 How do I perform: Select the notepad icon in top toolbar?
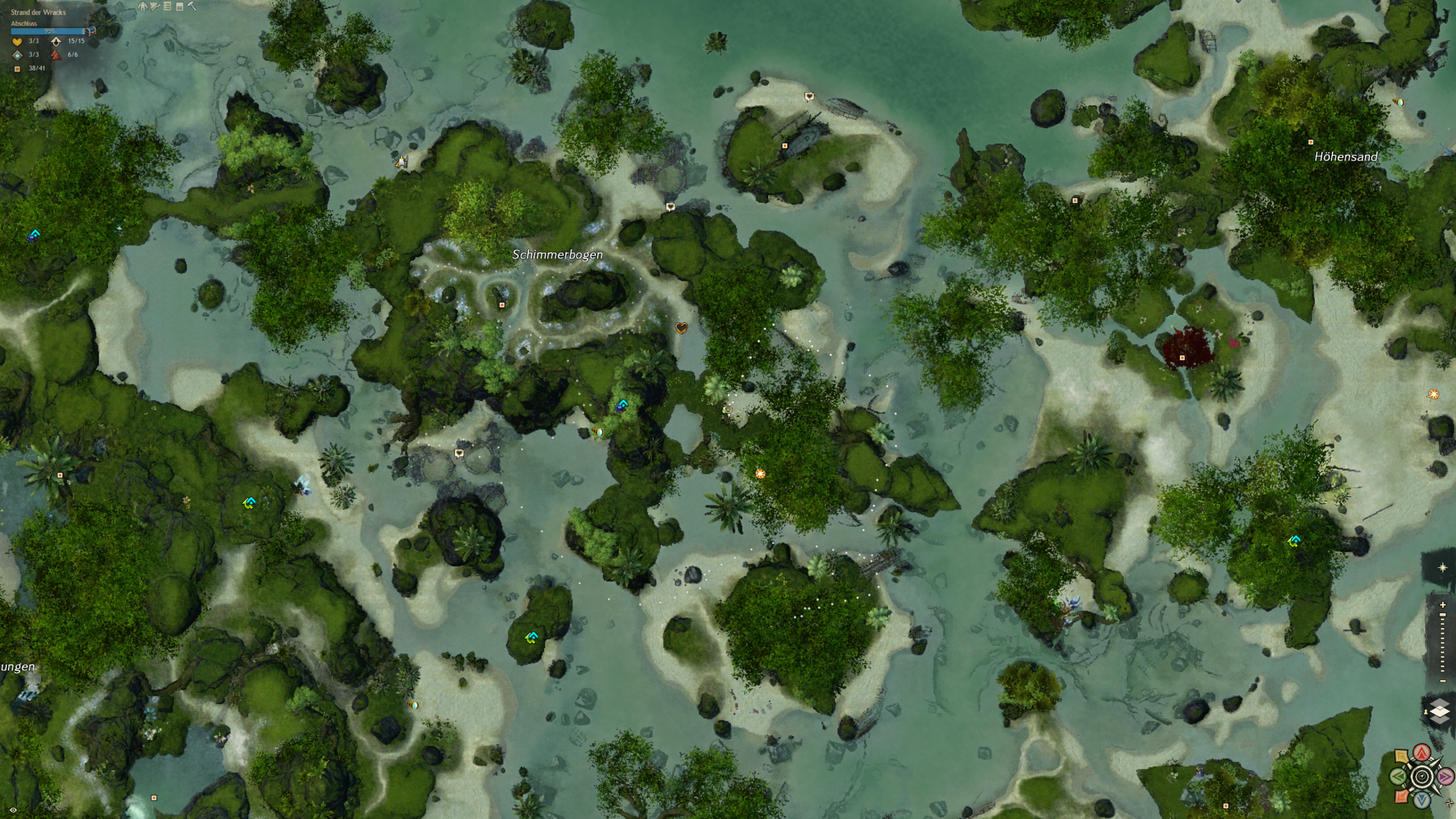[180, 6]
